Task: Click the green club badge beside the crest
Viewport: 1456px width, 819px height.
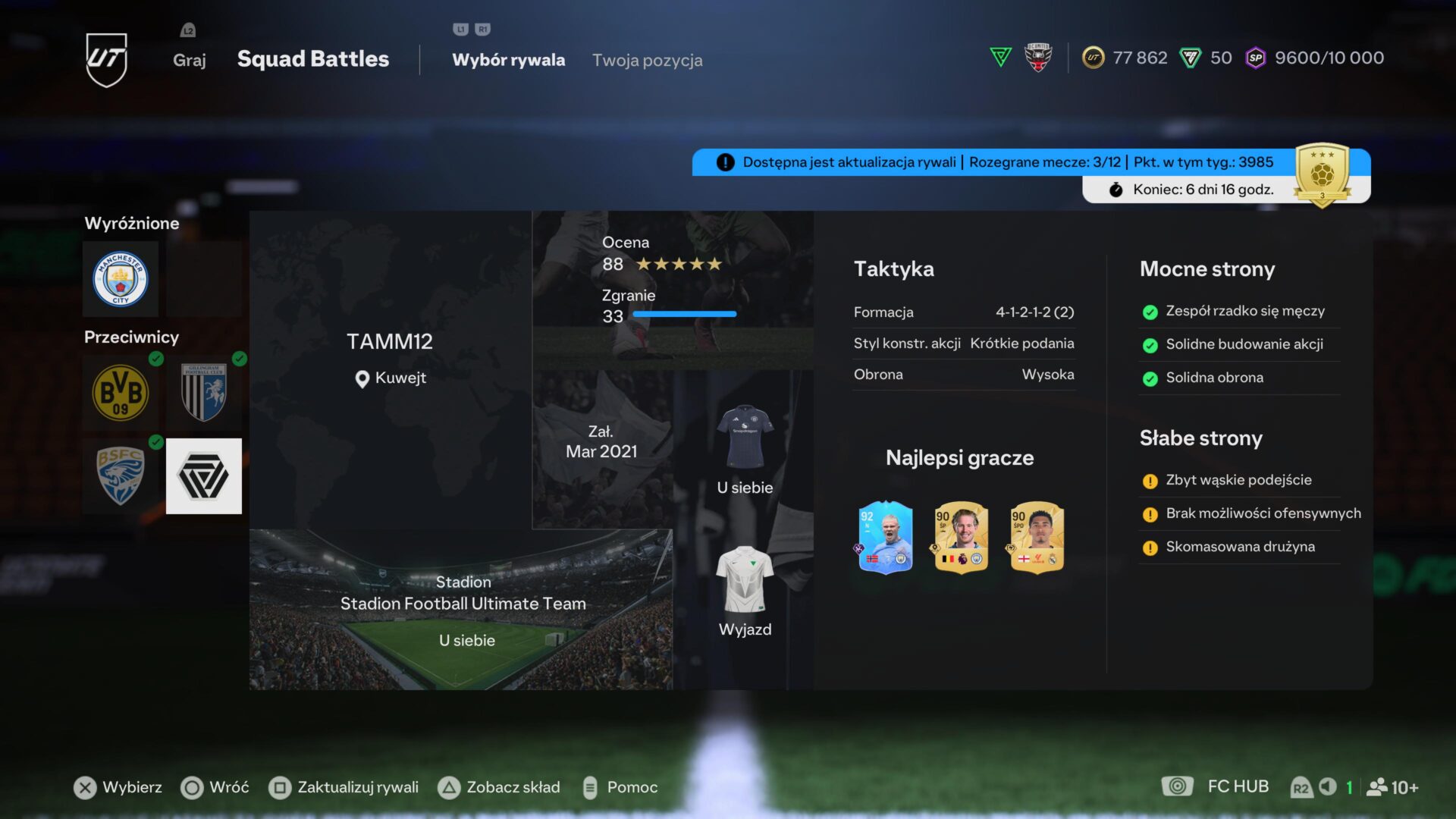Action: click(x=999, y=57)
